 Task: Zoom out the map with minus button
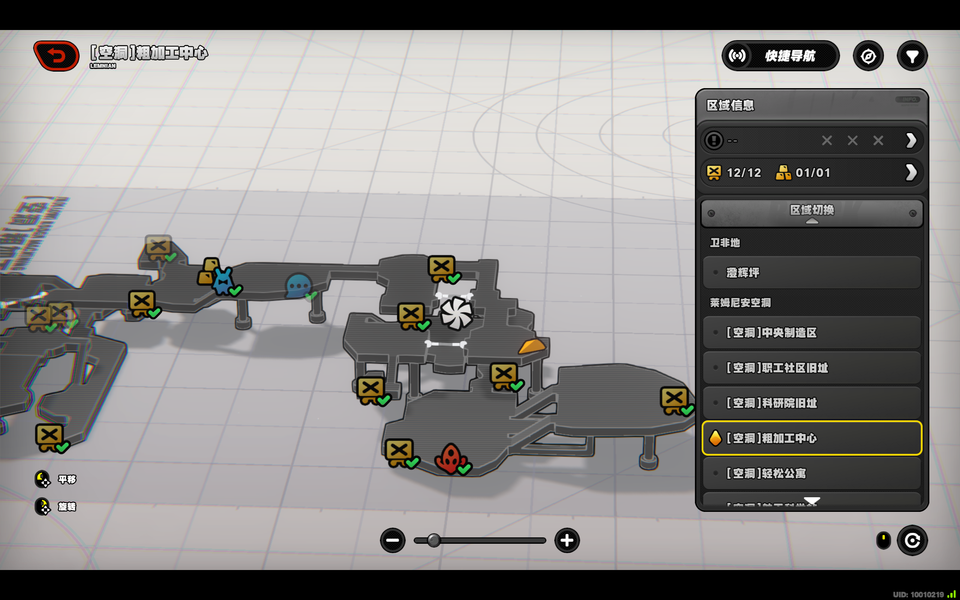(x=393, y=541)
